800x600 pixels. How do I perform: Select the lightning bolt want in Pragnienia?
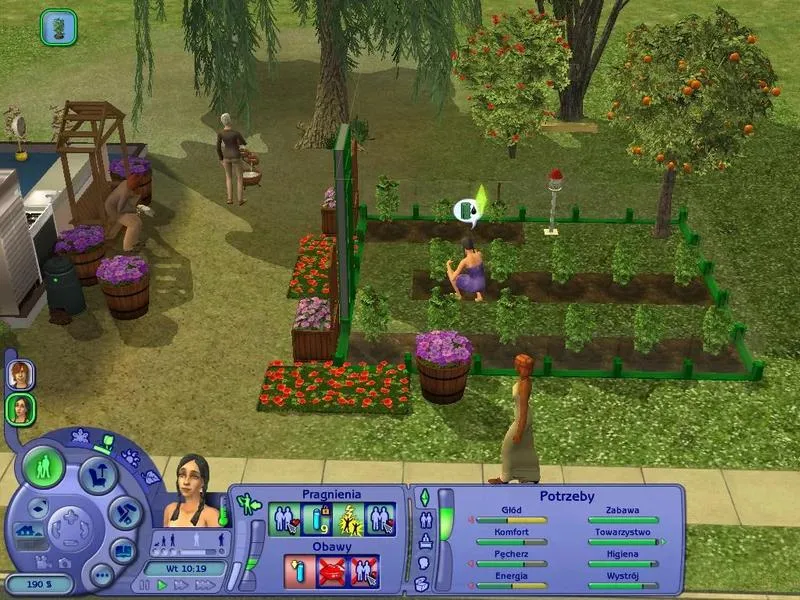click(349, 517)
